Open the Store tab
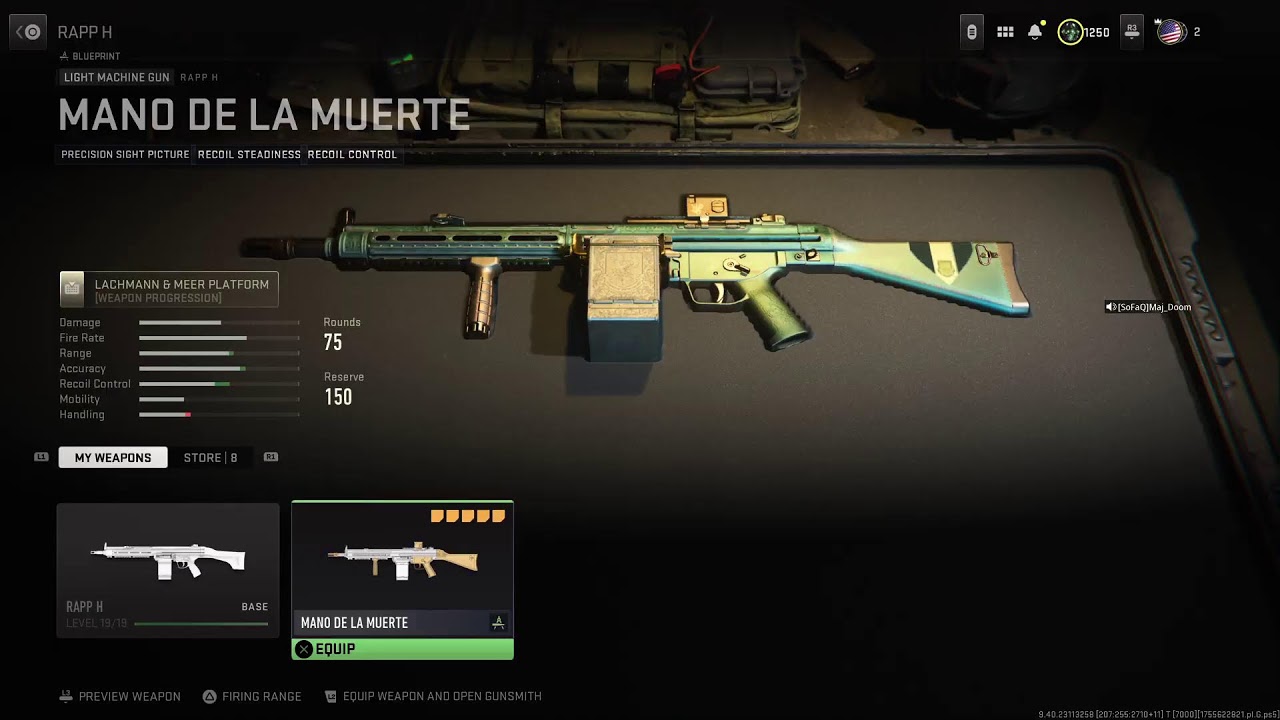The height and width of the screenshot is (720, 1280). coord(210,458)
